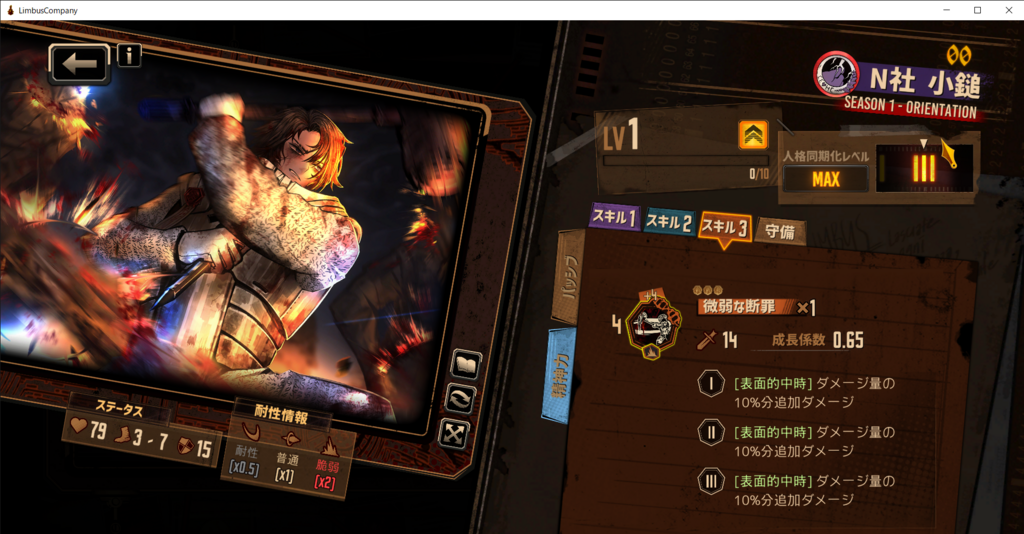The width and height of the screenshot is (1024, 534).
Task: Select the スキル3 tab
Action: coord(725,226)
